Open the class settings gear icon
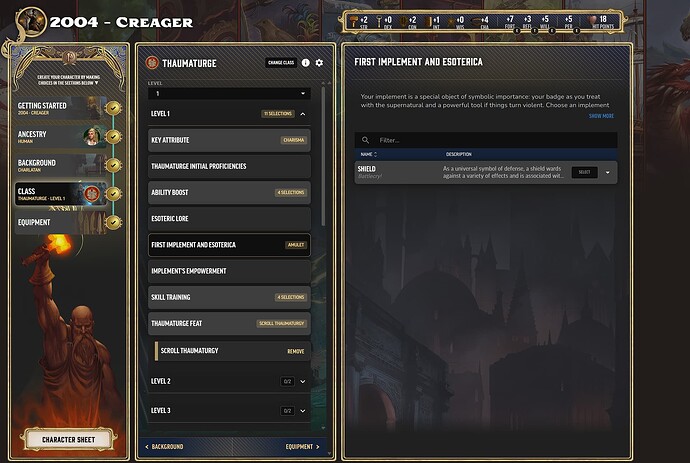The height and width of the screenshot is (463, 690). tap(319, 63)
